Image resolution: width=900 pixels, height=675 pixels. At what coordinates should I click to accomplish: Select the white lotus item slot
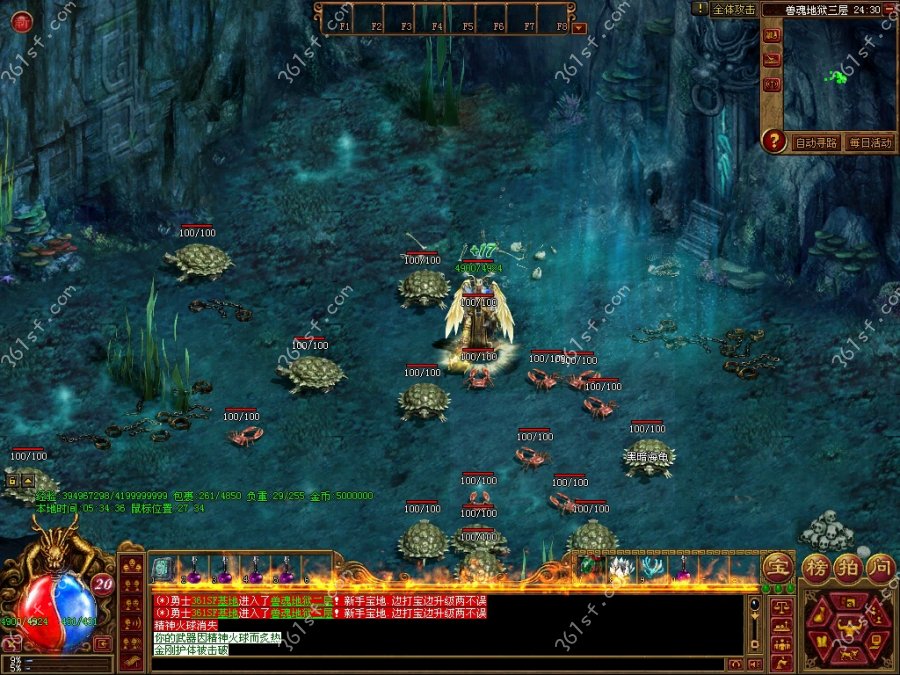tap(620, 569)
